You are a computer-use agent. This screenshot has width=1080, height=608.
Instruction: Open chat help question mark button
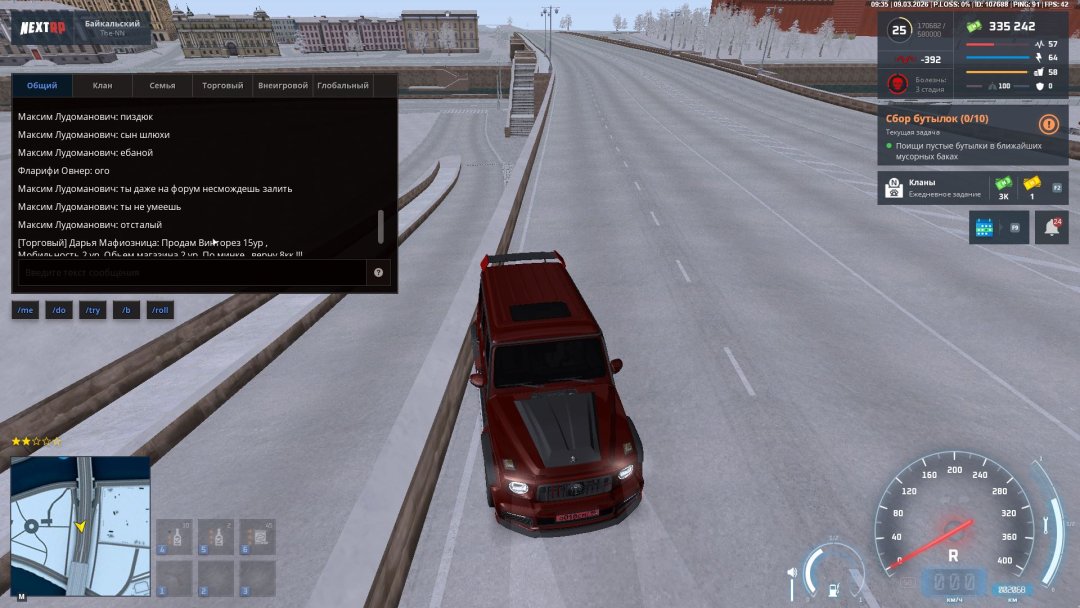[379, 272]
